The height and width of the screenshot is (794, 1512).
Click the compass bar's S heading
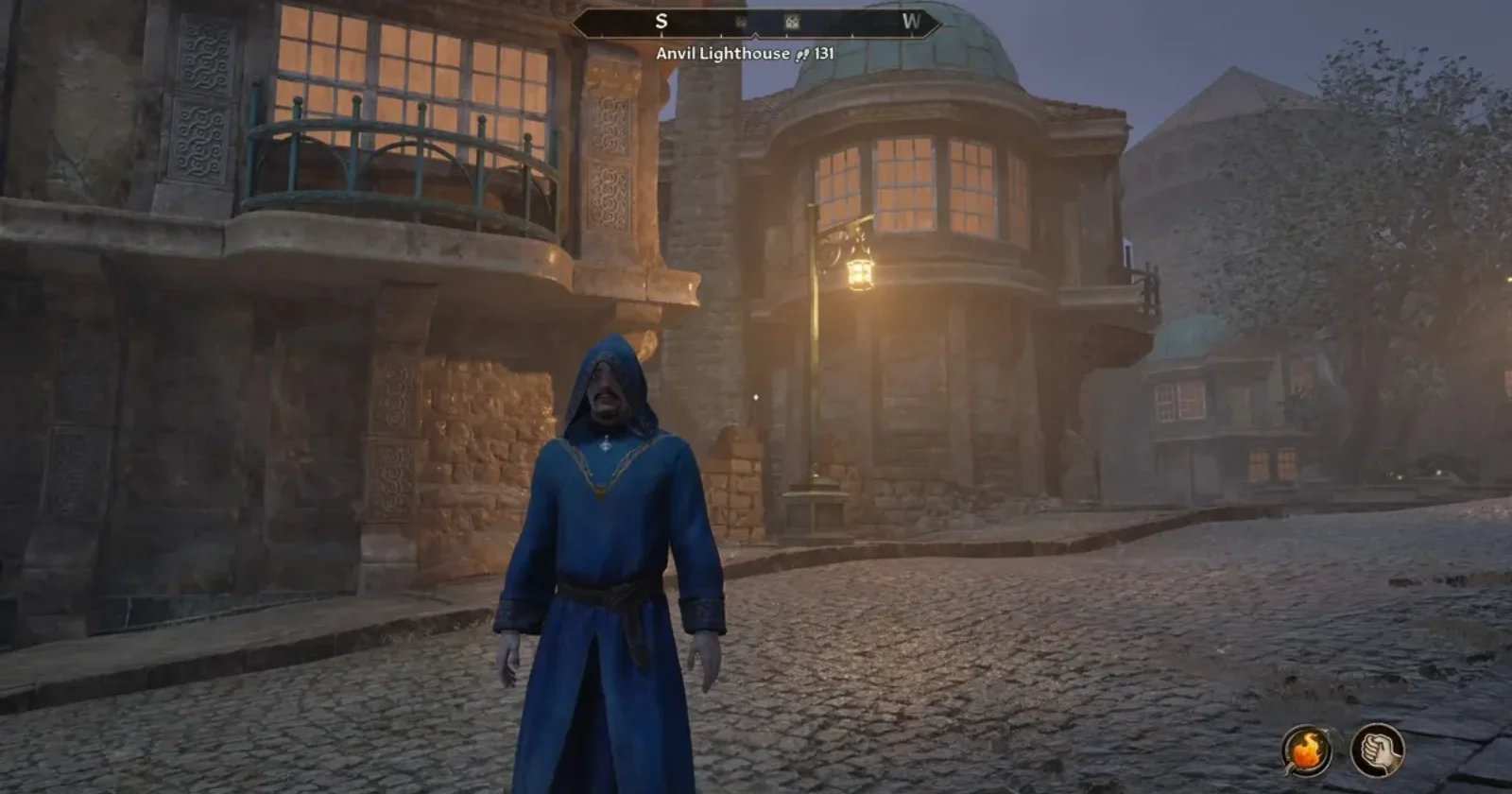(x=661, y=22)
